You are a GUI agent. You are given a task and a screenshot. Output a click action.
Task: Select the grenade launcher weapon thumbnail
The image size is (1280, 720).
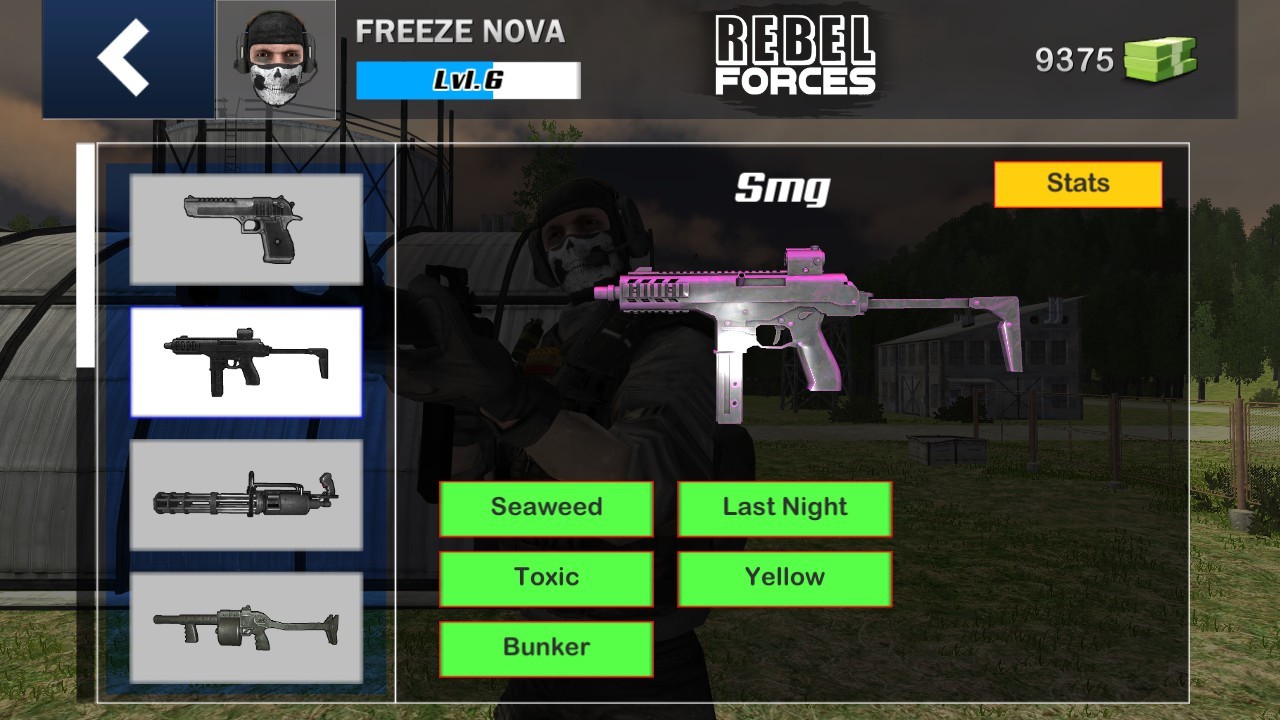click(x=245, y=630)
